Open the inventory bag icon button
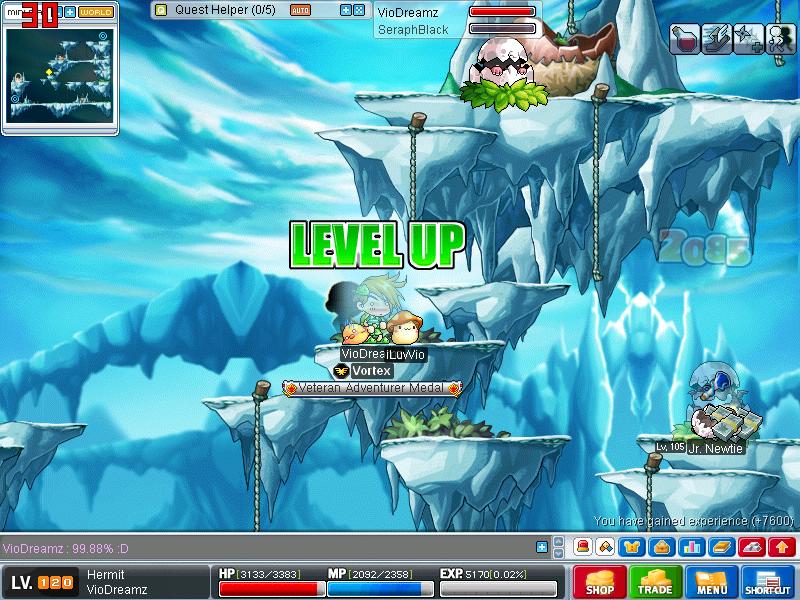The image size is (800, 600). click(x=661, y=547)
